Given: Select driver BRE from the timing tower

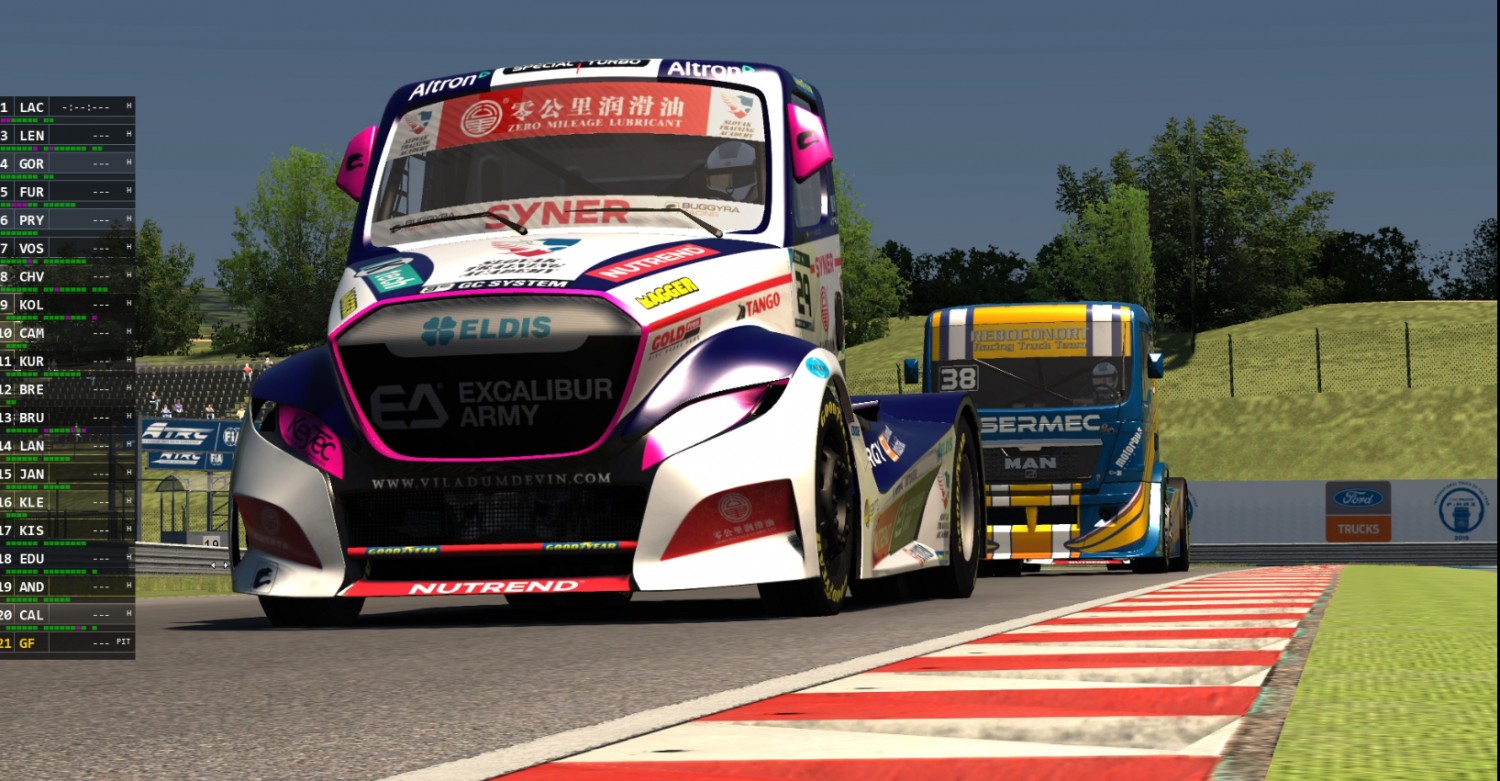Looking at the screenshot, I should click(x=66, y=389).
